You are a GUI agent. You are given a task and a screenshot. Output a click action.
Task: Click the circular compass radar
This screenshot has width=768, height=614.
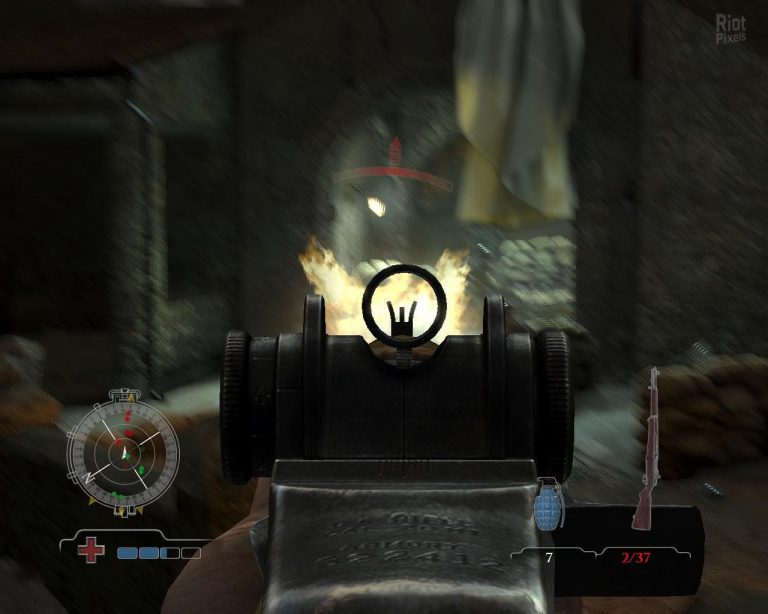pyautogui.click(x=122, y=454)
